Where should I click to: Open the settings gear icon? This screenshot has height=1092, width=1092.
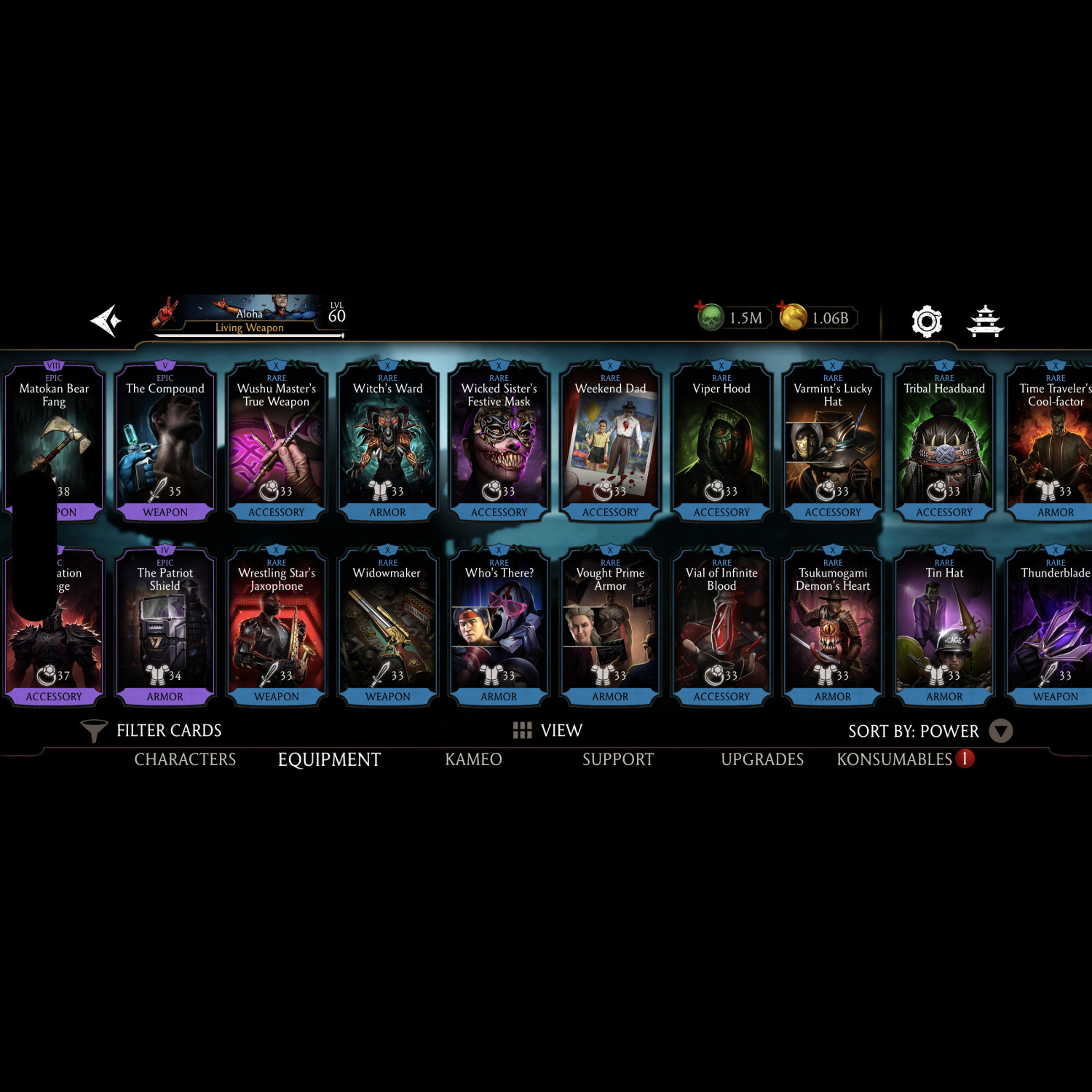[x=927, y=321]
